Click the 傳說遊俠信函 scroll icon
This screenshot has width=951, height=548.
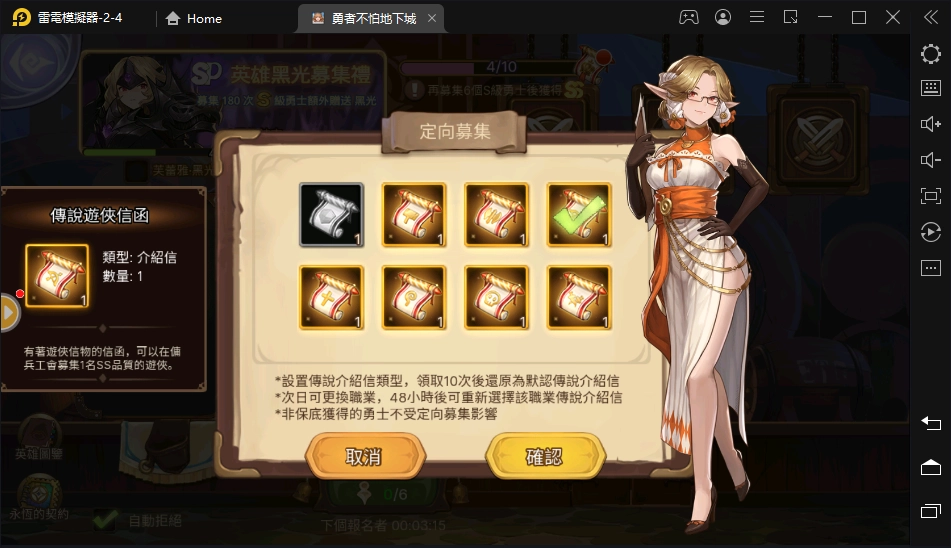[x=57, y=276]
